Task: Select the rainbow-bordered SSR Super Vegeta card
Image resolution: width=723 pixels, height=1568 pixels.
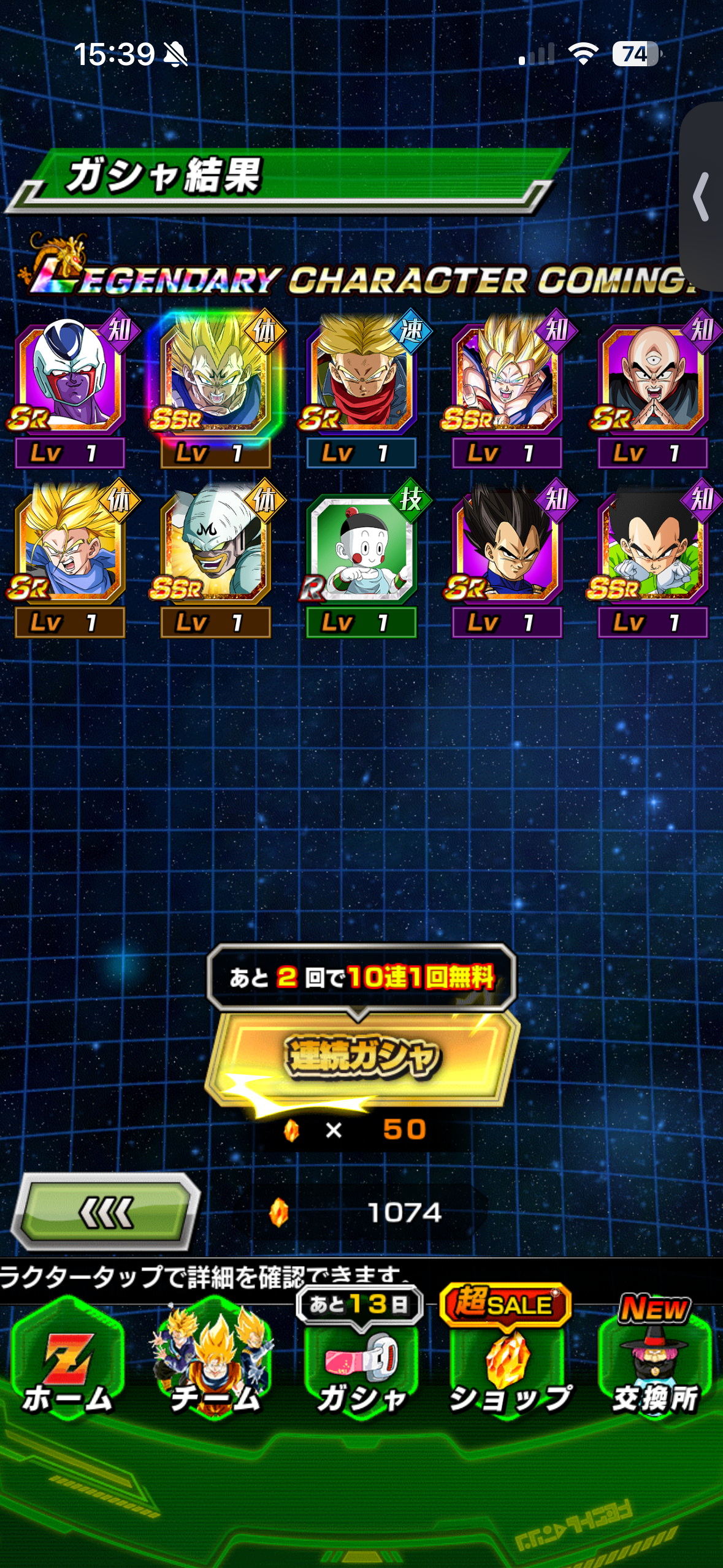Action: tap(215, 378)
